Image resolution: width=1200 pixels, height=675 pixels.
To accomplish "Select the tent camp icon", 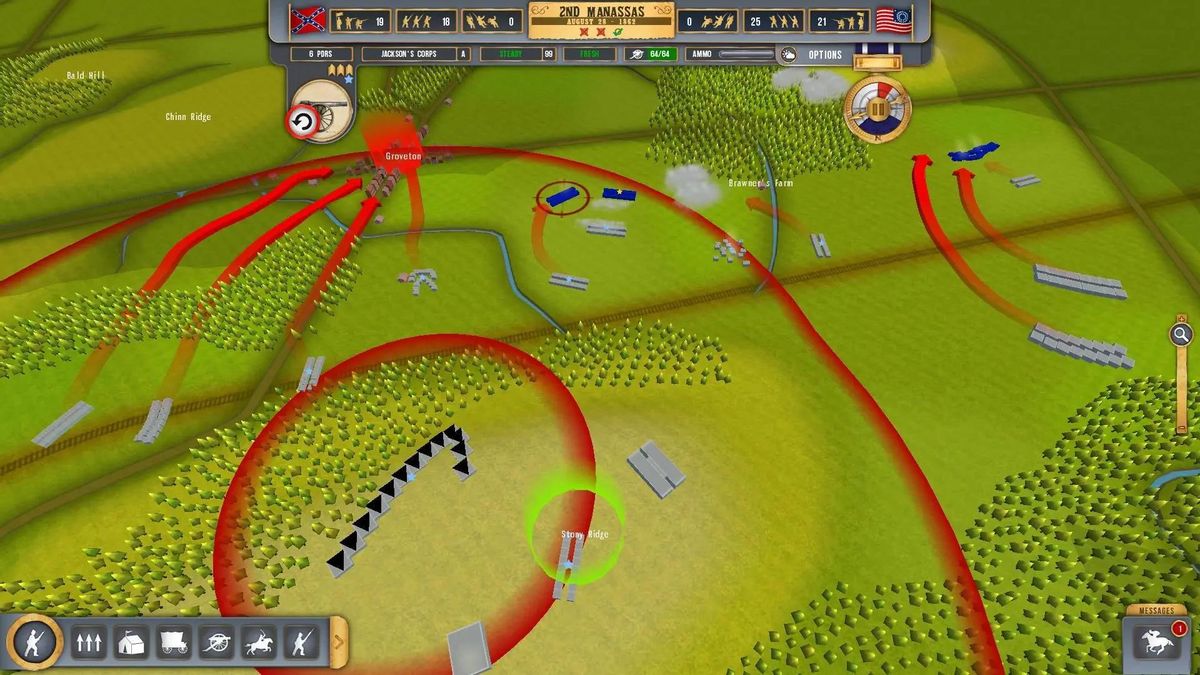I will 131,642.
